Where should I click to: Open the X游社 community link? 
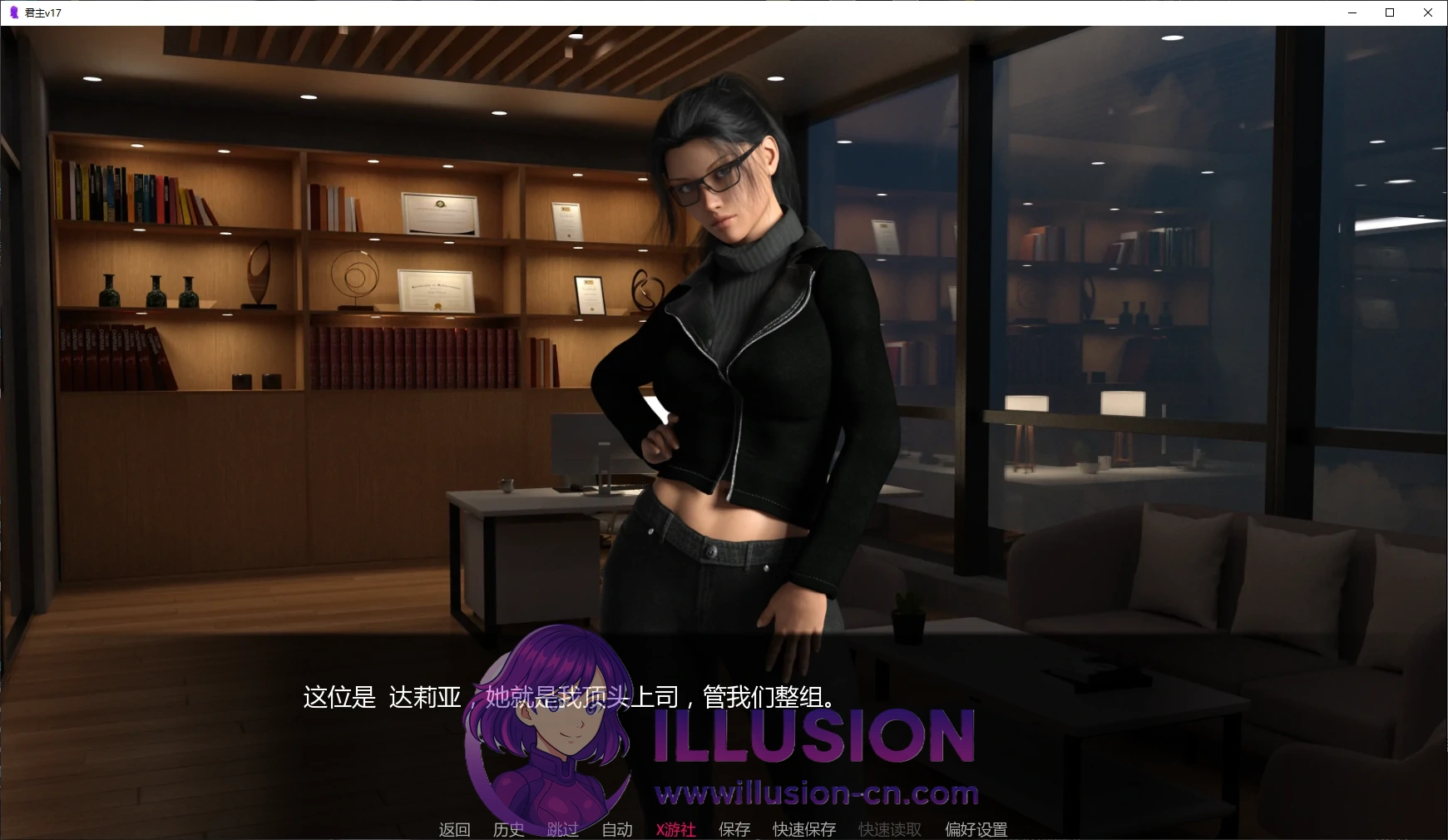click(675, 828)
